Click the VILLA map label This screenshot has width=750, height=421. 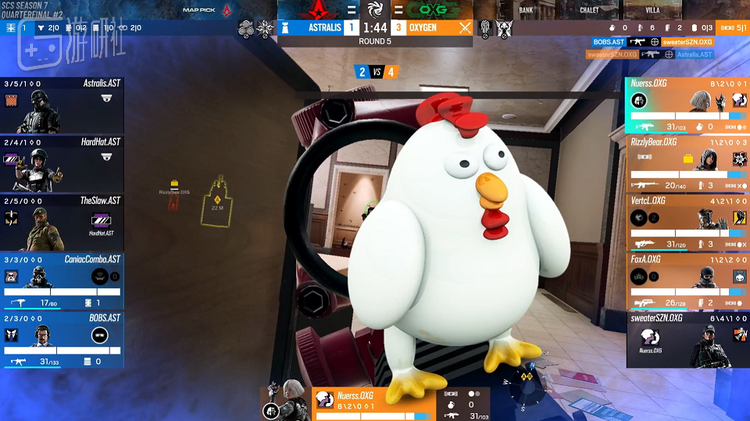[650, 10]
